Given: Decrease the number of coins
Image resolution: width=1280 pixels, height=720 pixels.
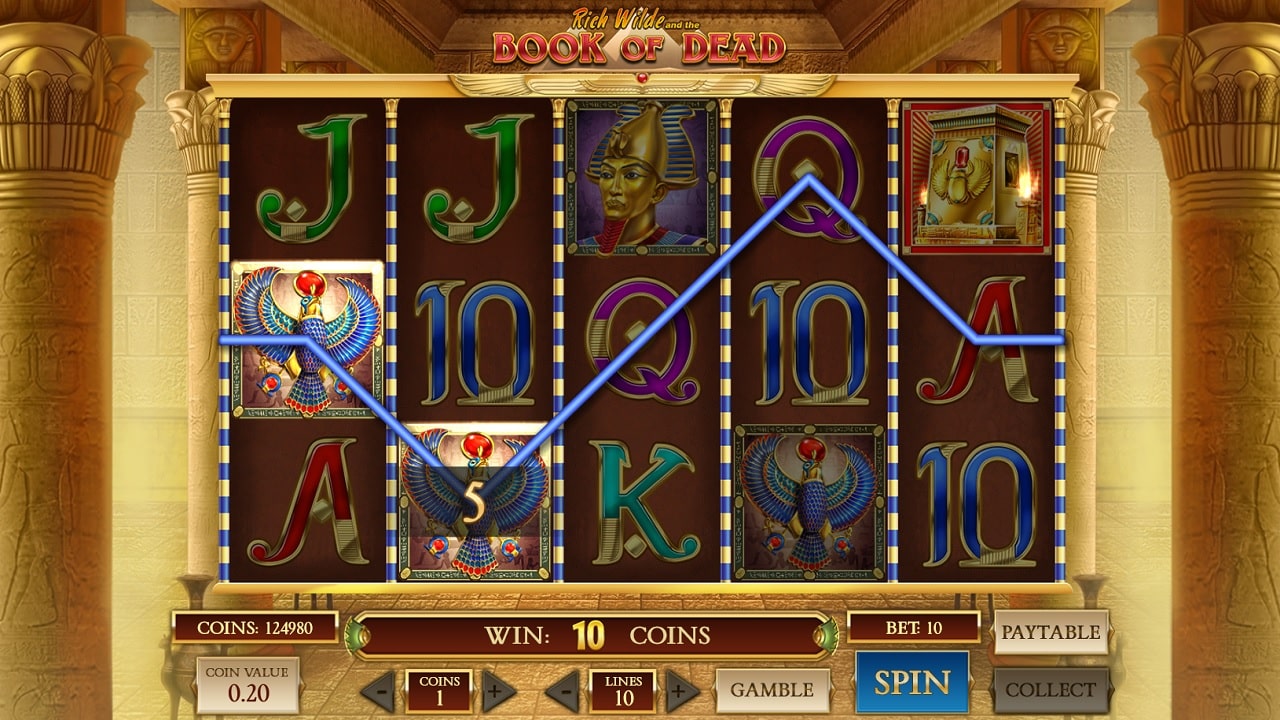Looking at the screenshot, I should (377, 691).
